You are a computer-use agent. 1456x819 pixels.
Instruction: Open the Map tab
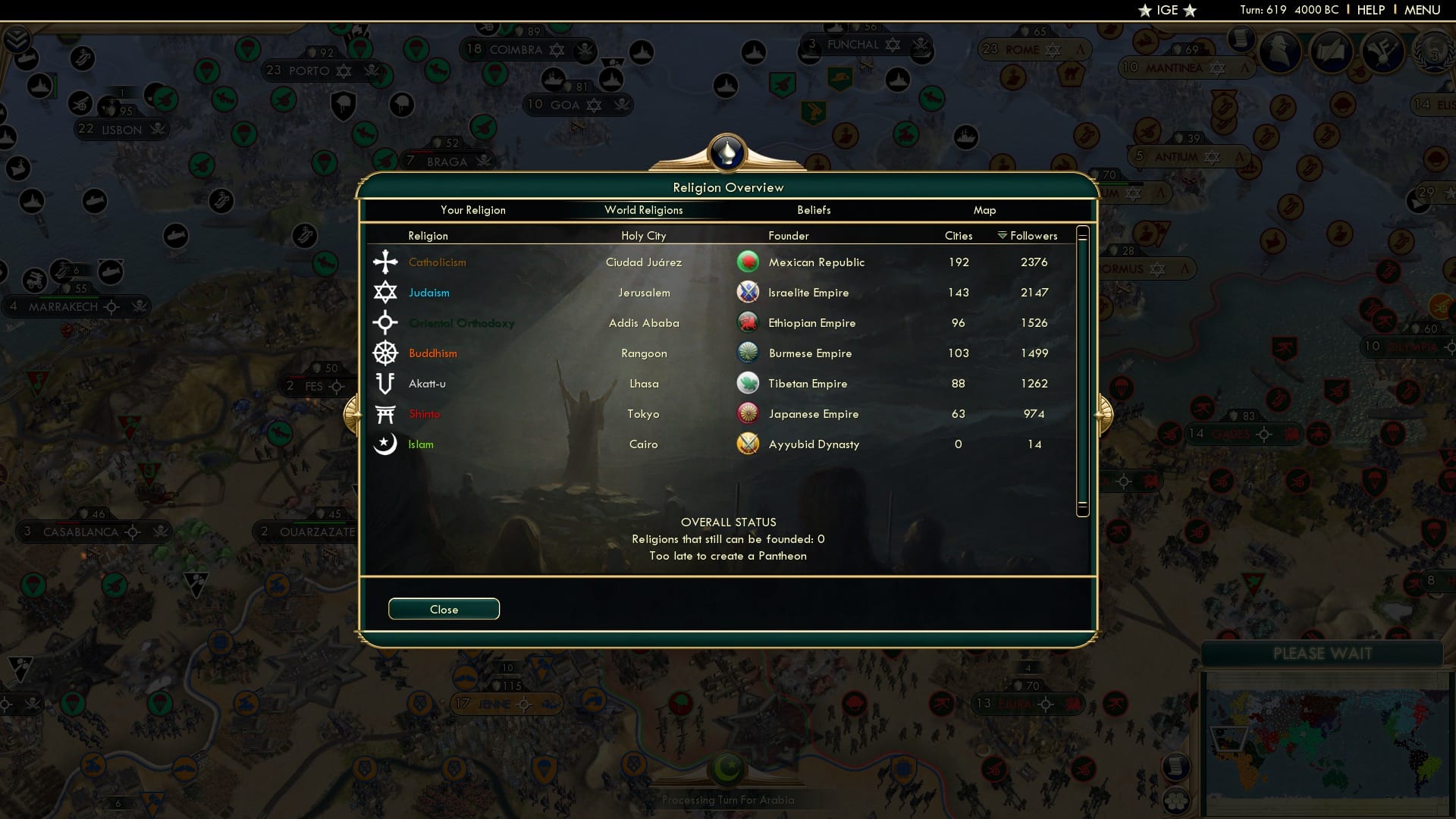coord(984,210)
